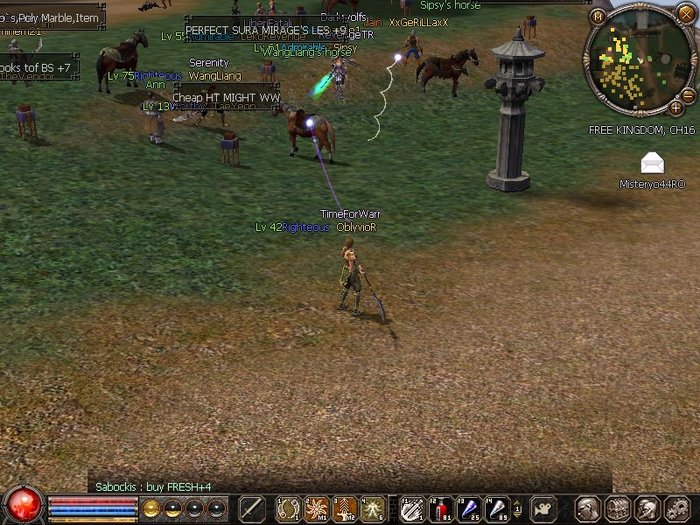
Task: Open PERFECT SURA MIRAGE'S private shop sign
Action: pos(272,31)
